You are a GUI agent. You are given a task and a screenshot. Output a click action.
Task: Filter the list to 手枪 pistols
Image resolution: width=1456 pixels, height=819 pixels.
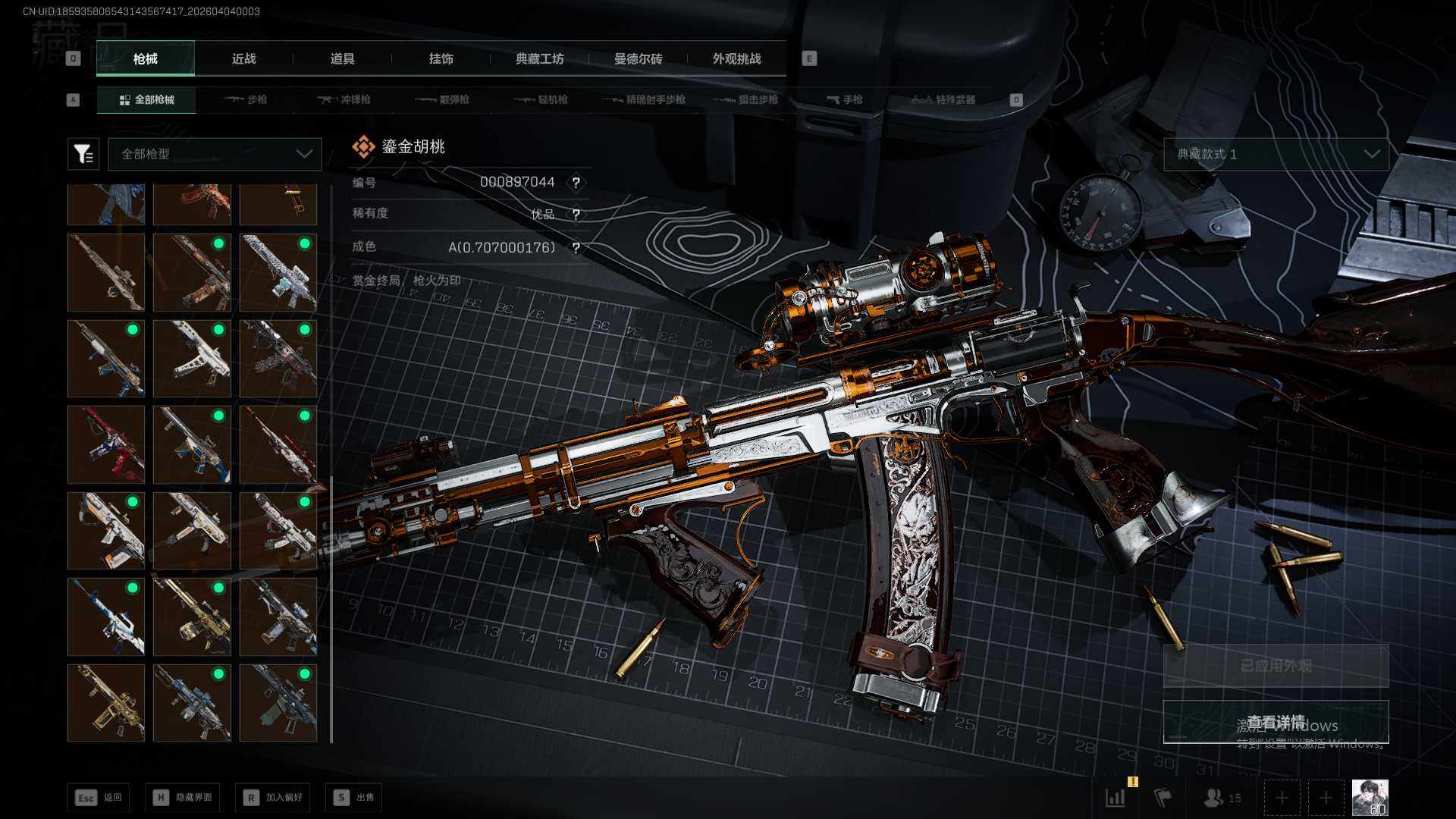[845, 99]
